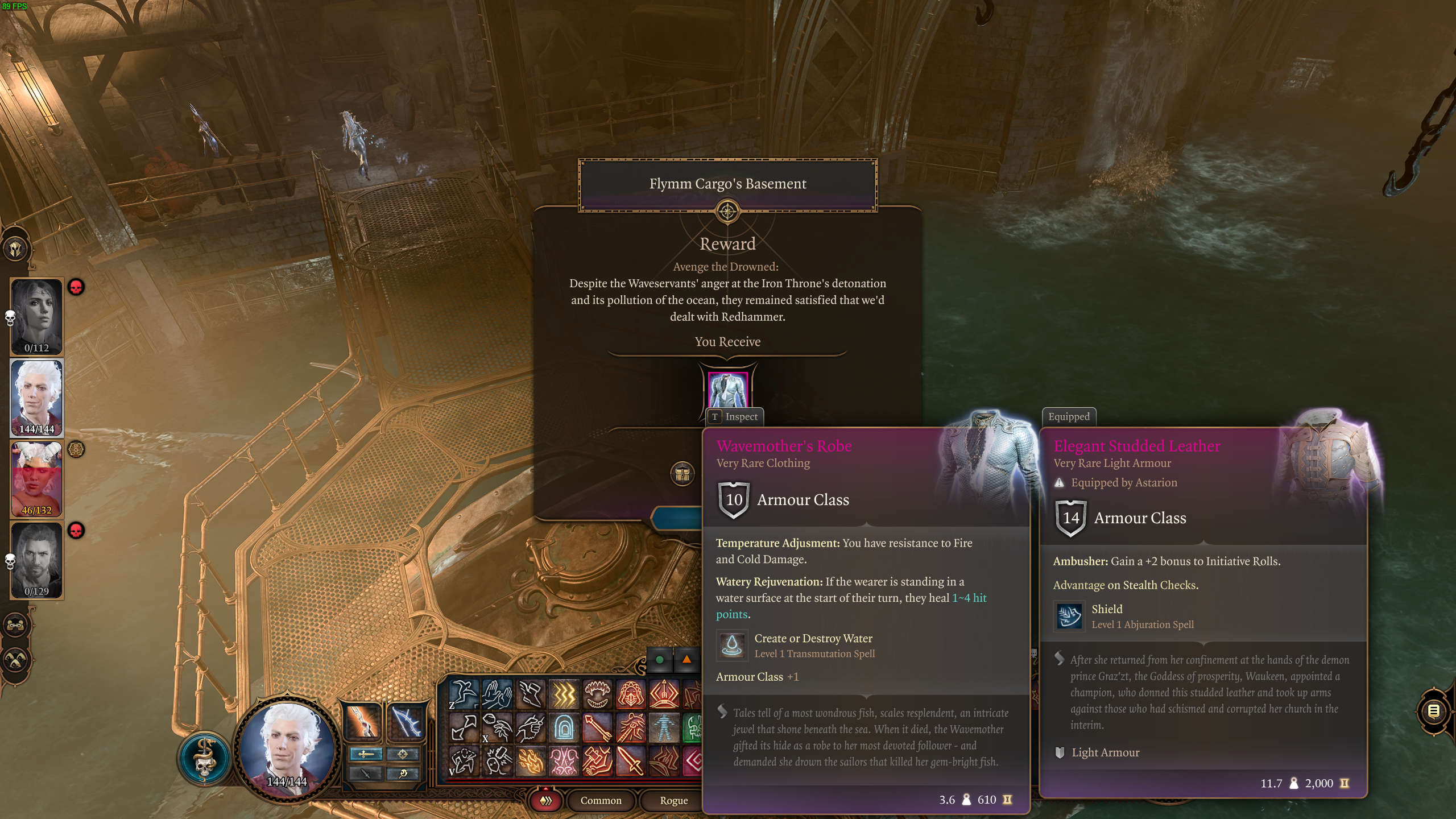The height and width of the screenshot is (819, 1456).
Task: Select the Wavemother's Robe reward item
Action: coord(727,390)
